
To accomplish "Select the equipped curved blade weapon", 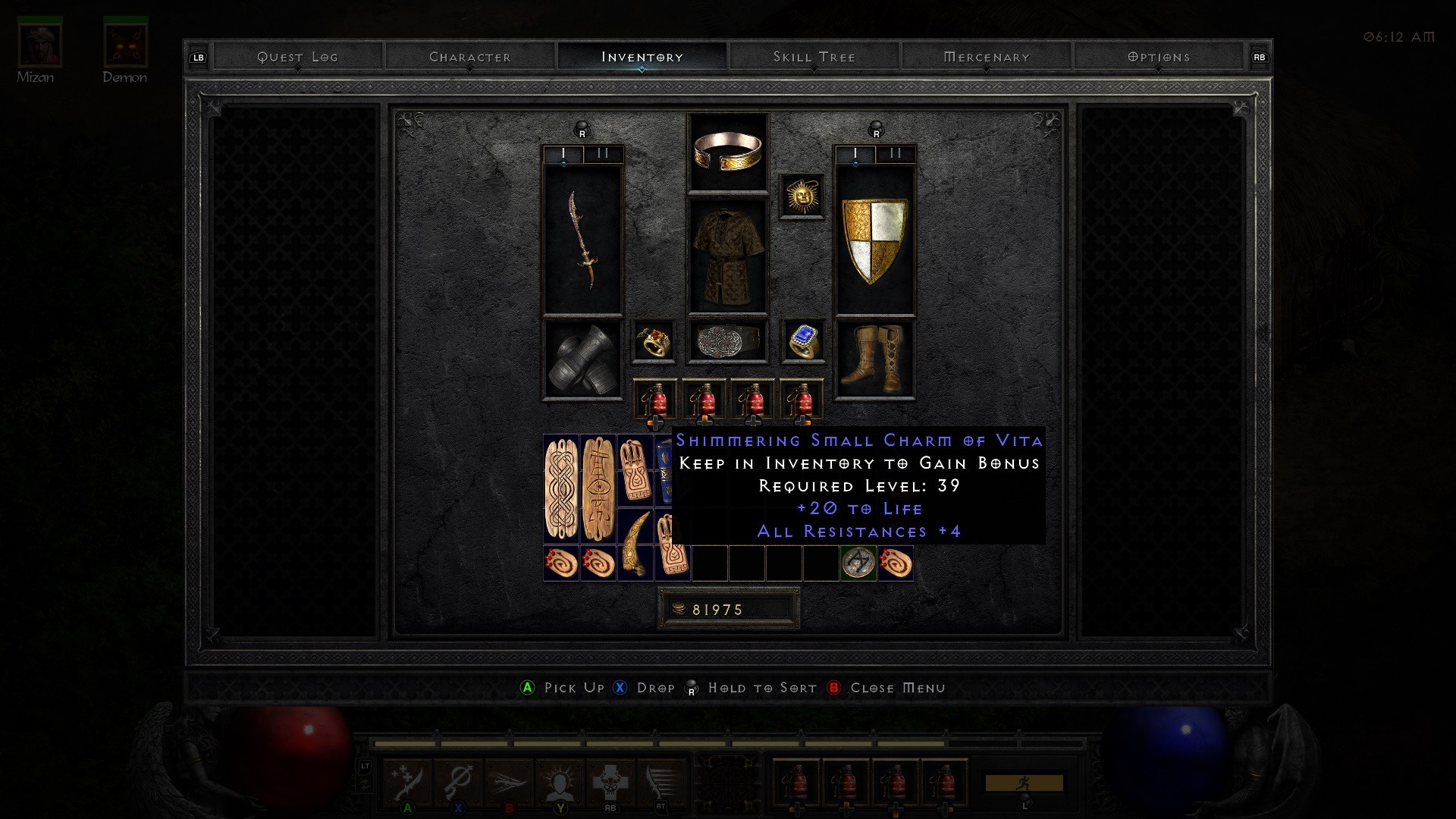I will coord(582,240).
